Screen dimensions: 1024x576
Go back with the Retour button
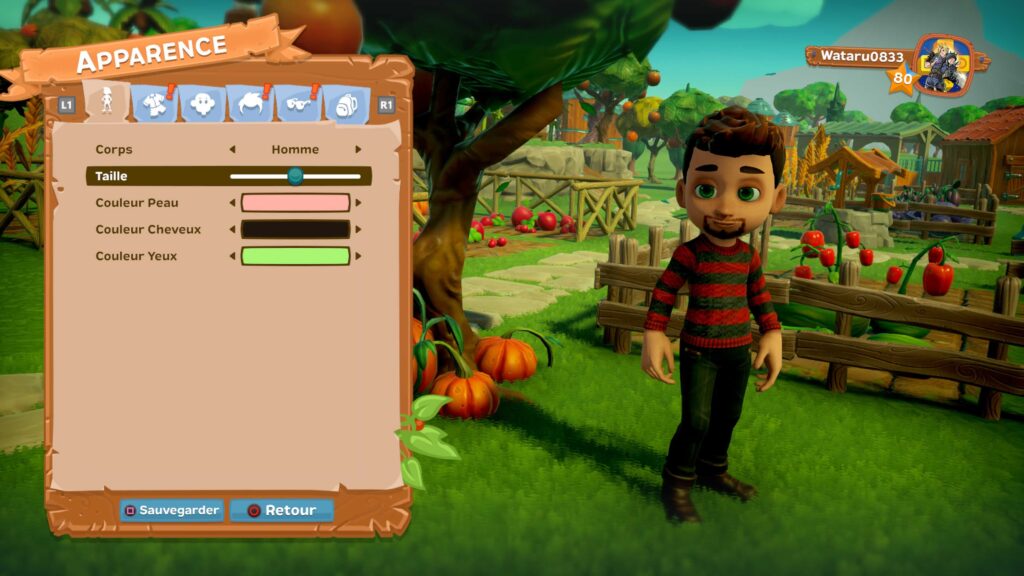(x=281, y=510)
